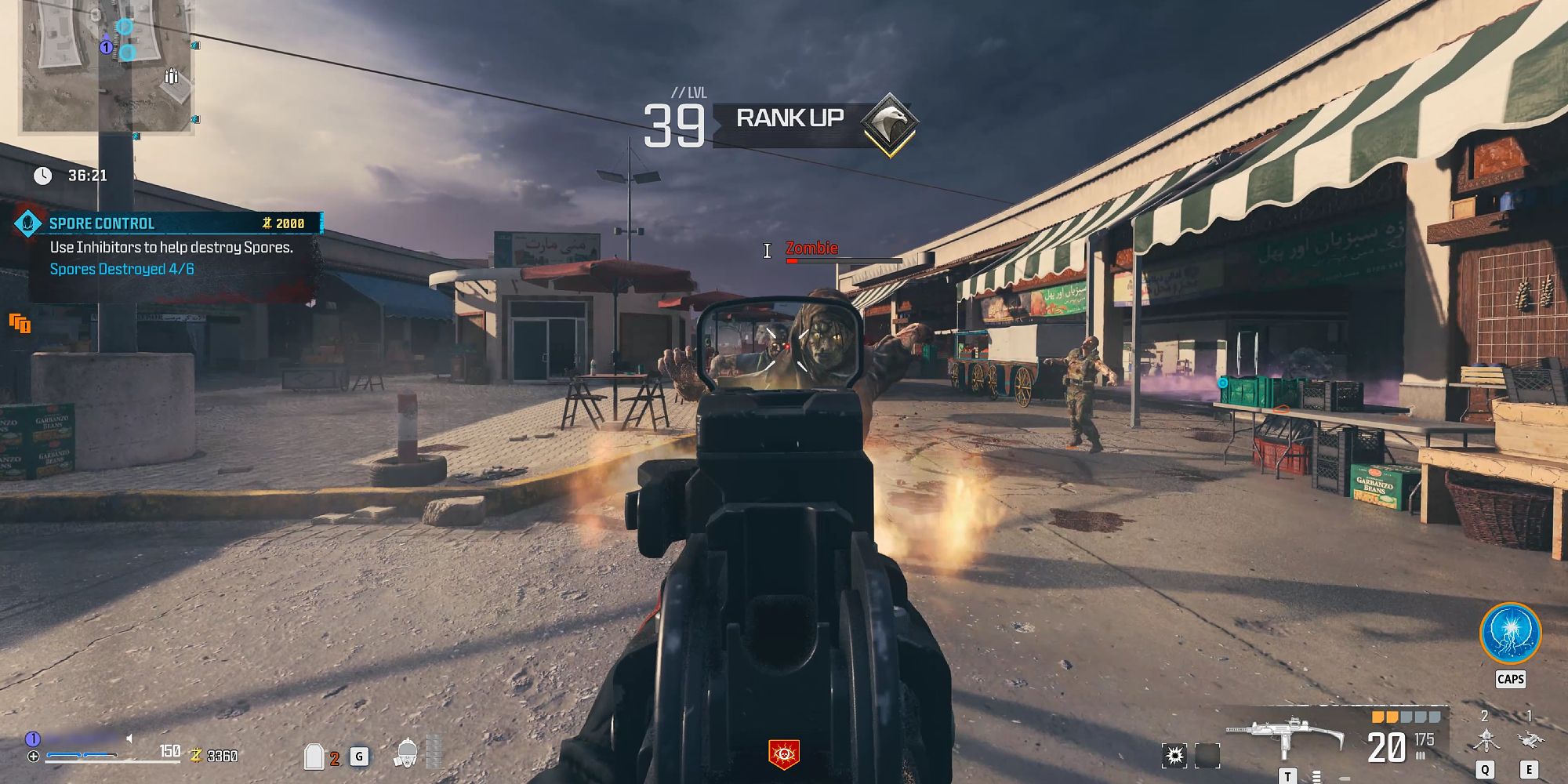Click the clock icon beside the match timer
The width and height of the screenshot is (1568, 784).
tap(42, 174)
